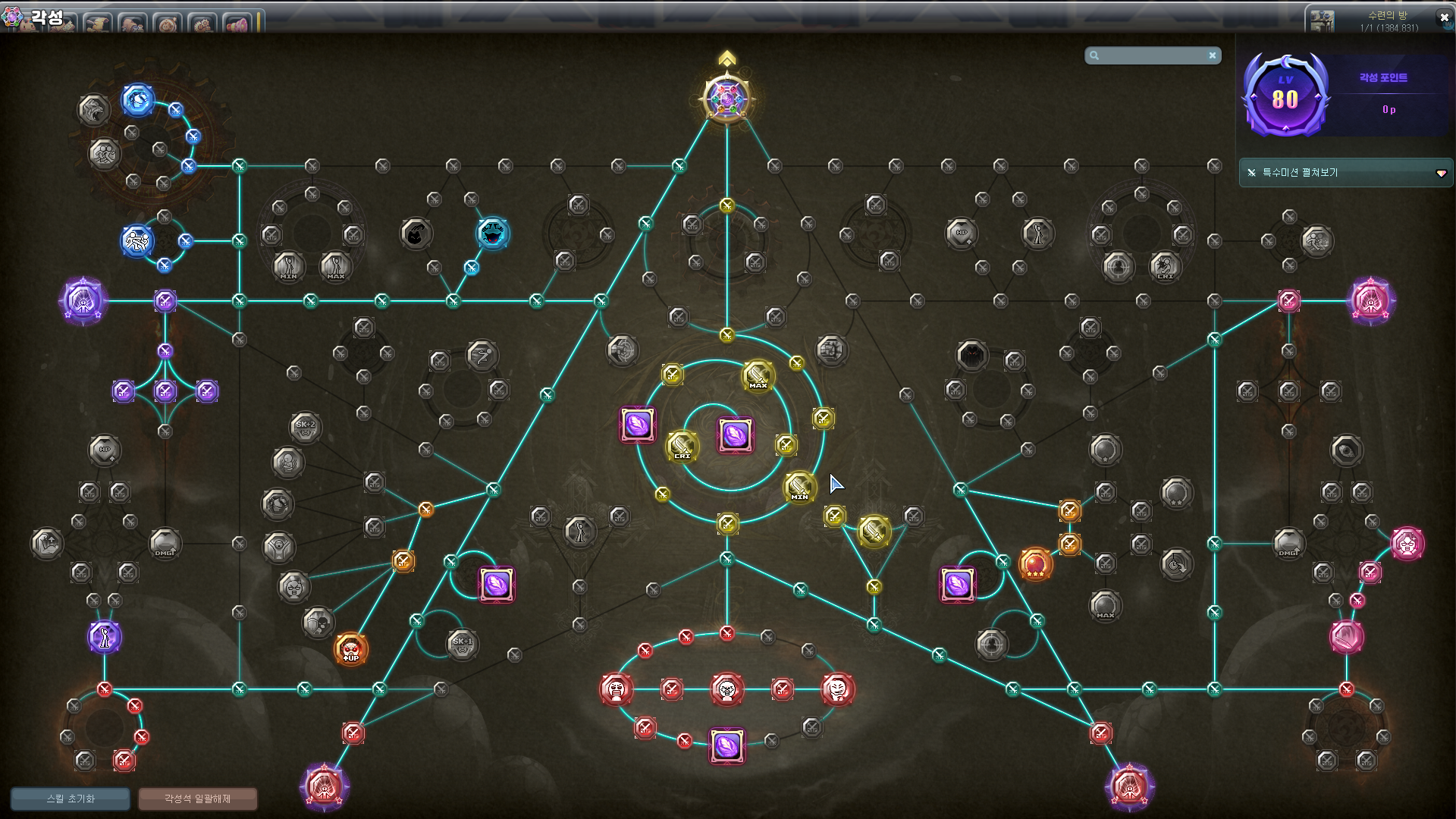Clear the search box with its small X
Viewport: 1456px width, 819px height.
(1213, 55)
